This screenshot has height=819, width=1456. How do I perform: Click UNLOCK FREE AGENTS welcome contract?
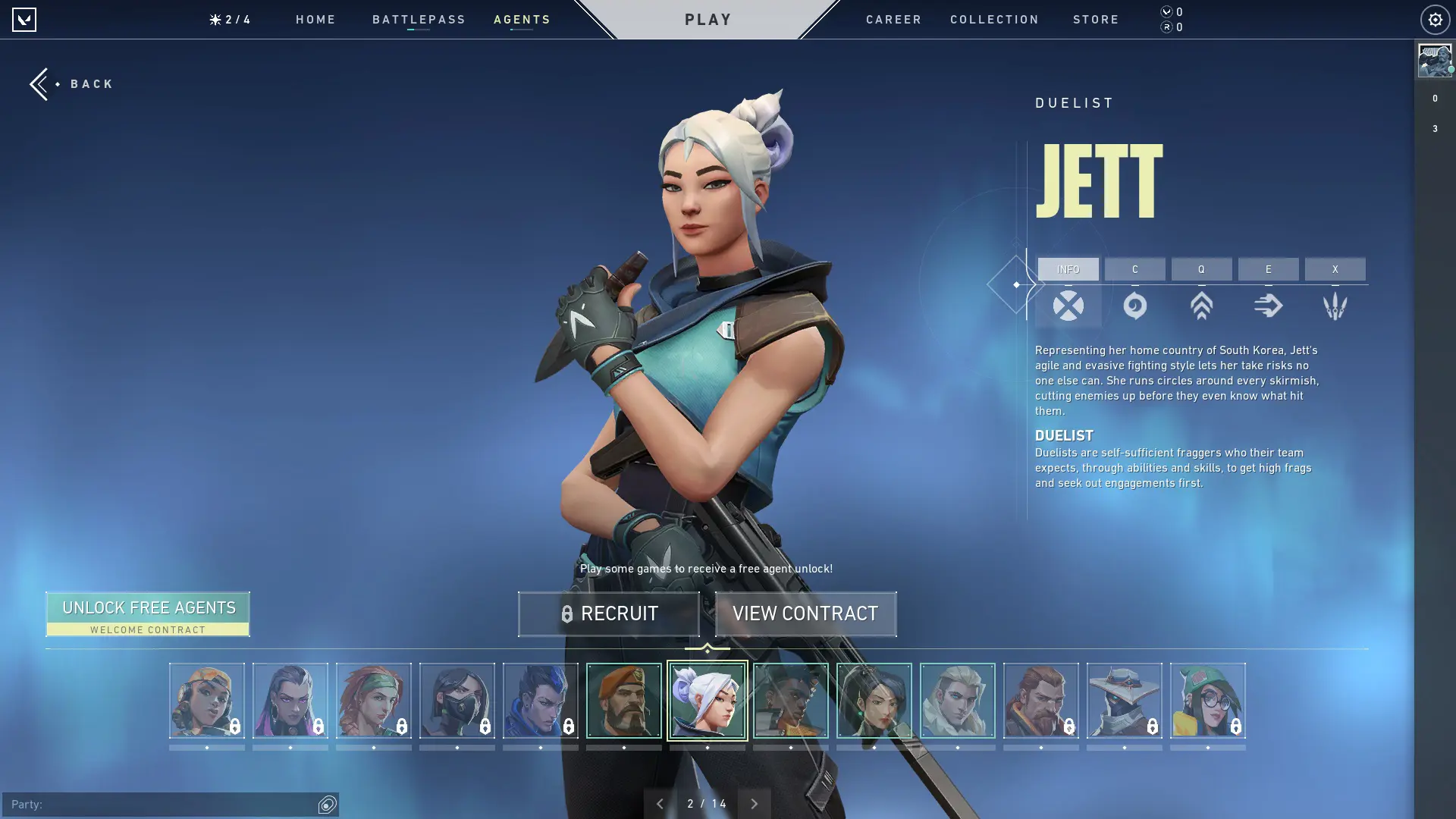point(149,614)
